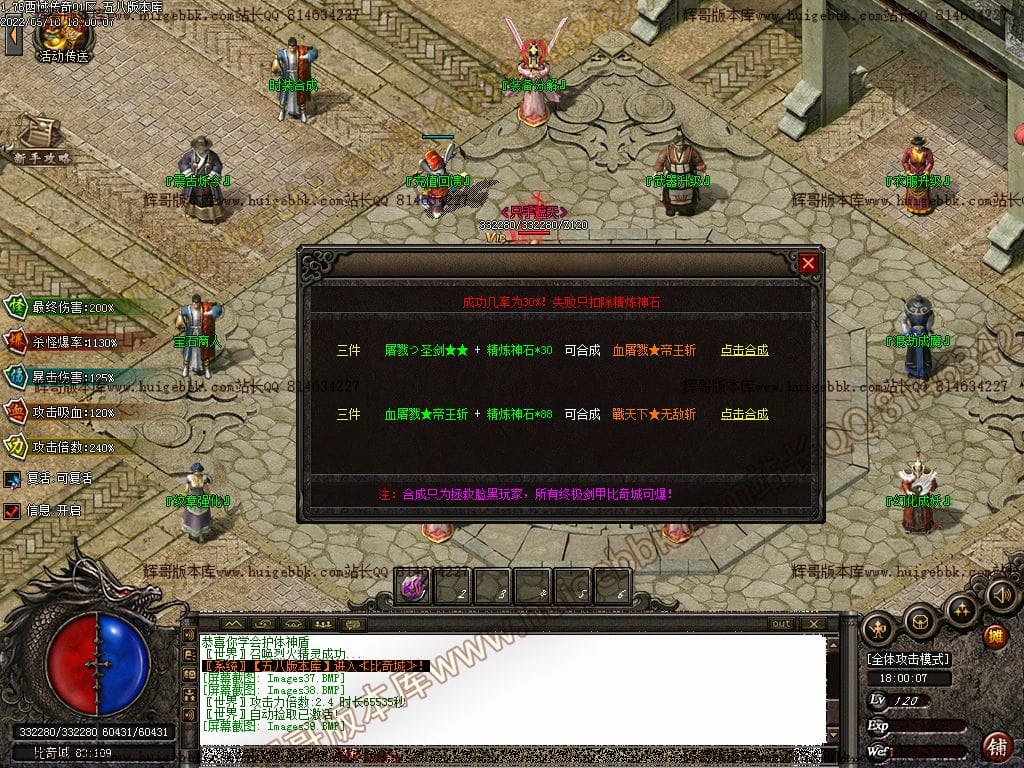Image resolution: width=1024 pixels, height=768 pixels.
Task: Toggle the 信息 开启 checkbox
Action: click(12, 511)
